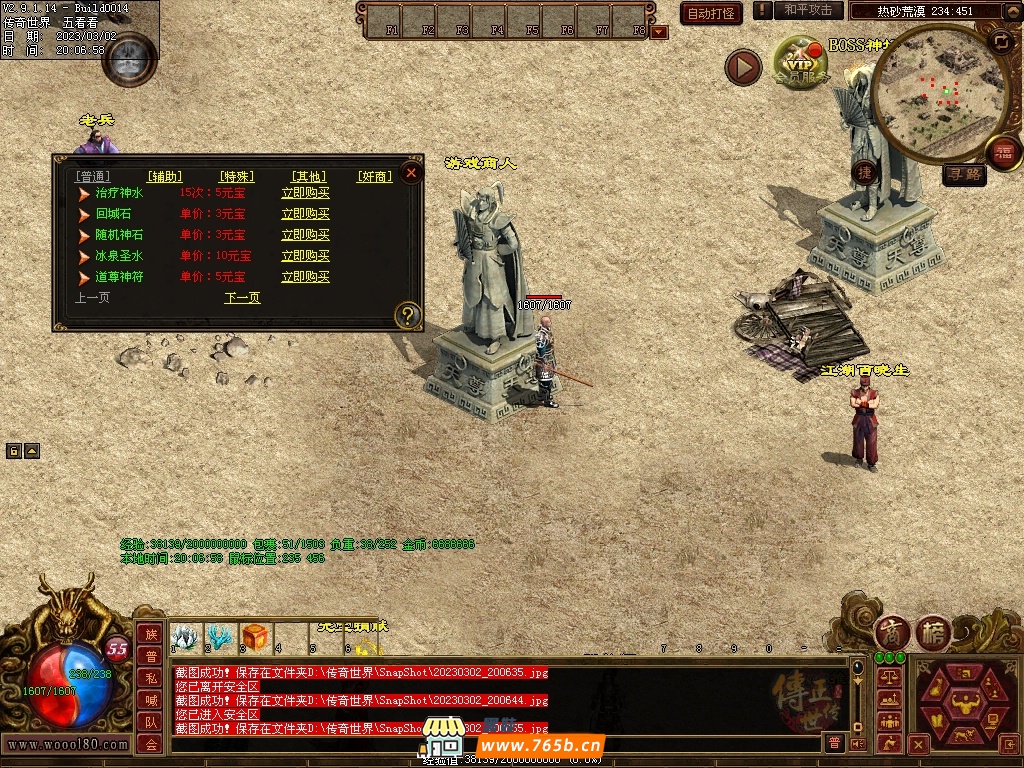
Task: Open the 商 shop round button
Action: coord(892,632)
